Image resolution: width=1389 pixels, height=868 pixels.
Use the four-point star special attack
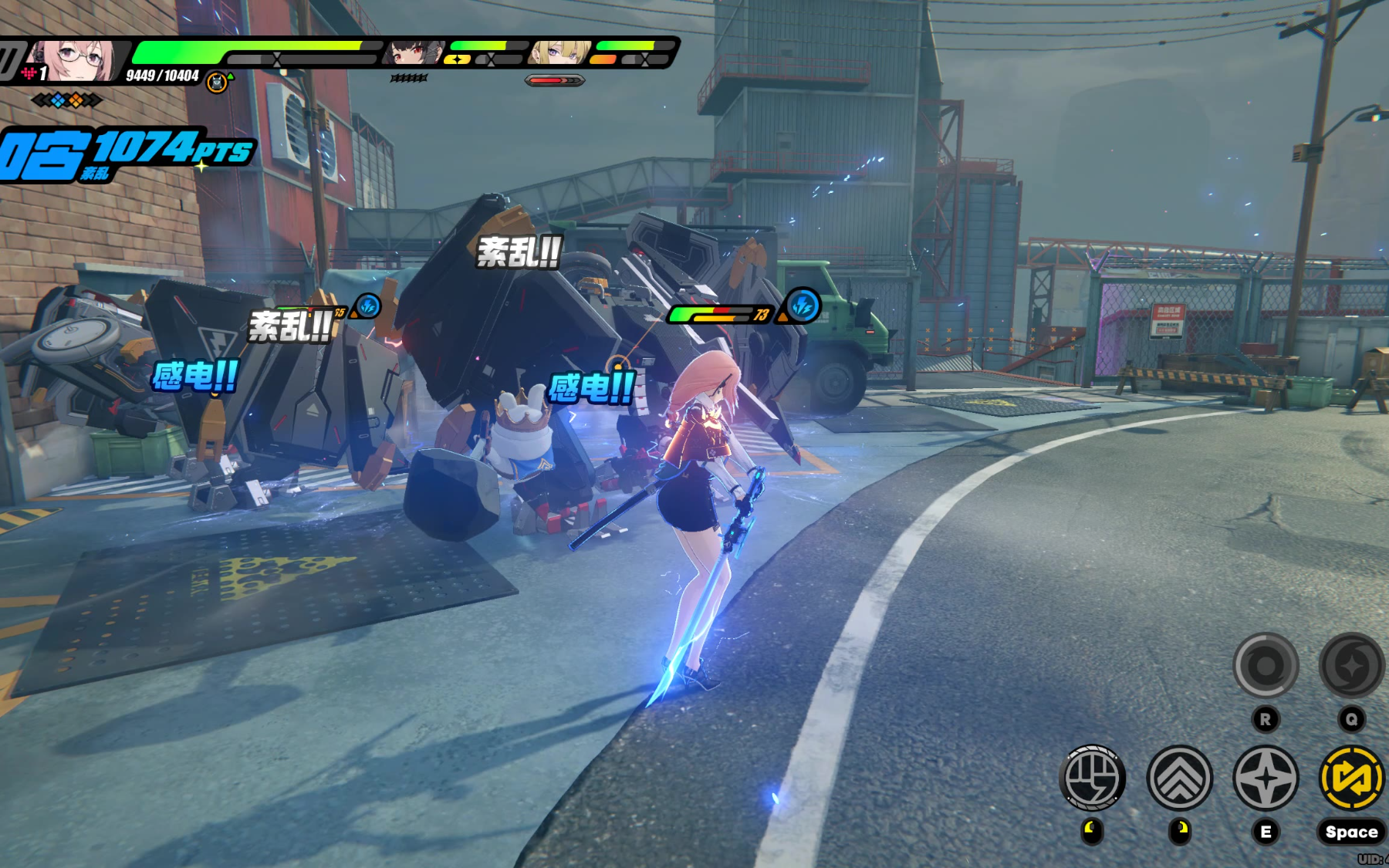tap(1266, 778)
